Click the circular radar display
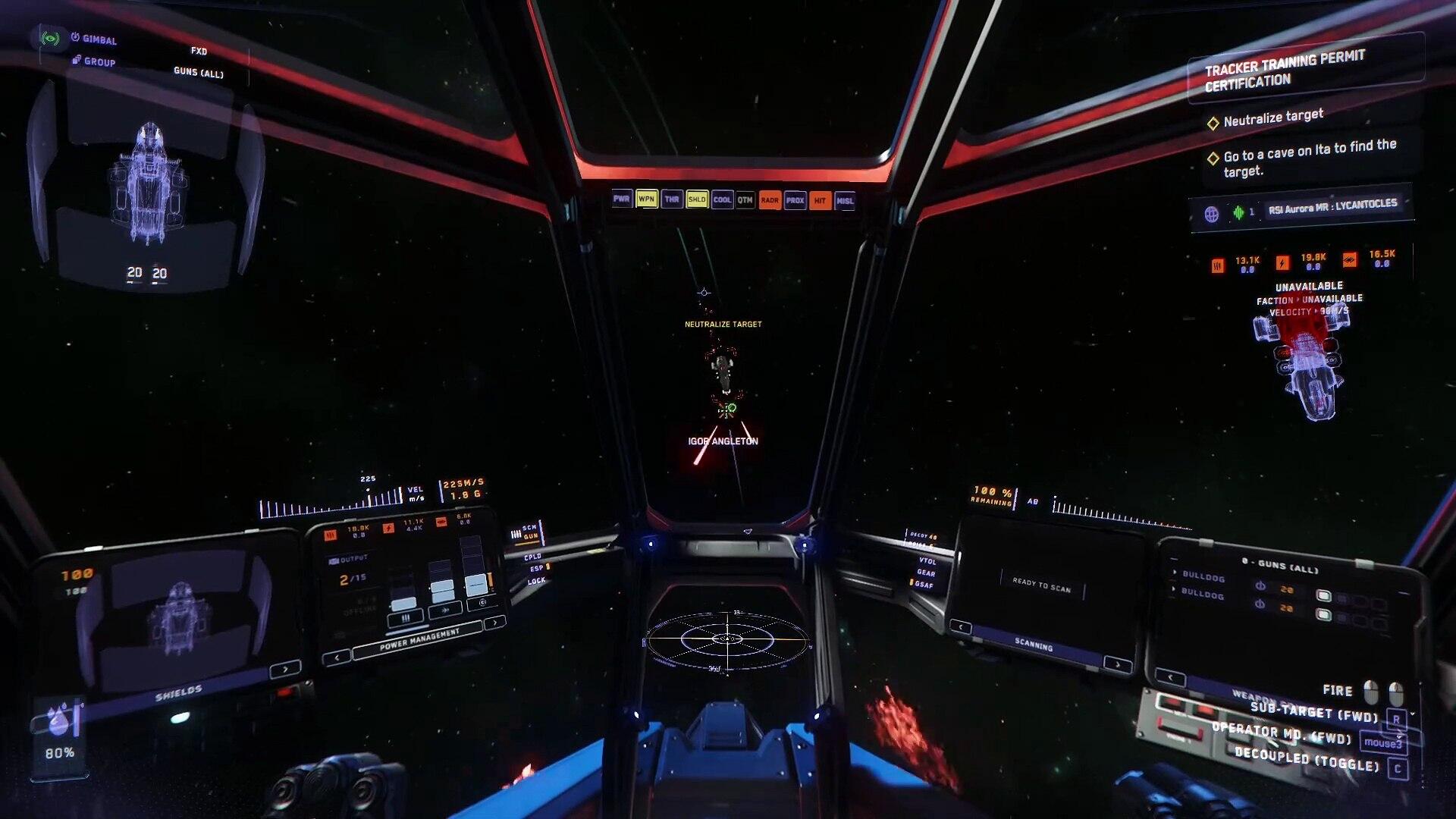 coord(726,641)
